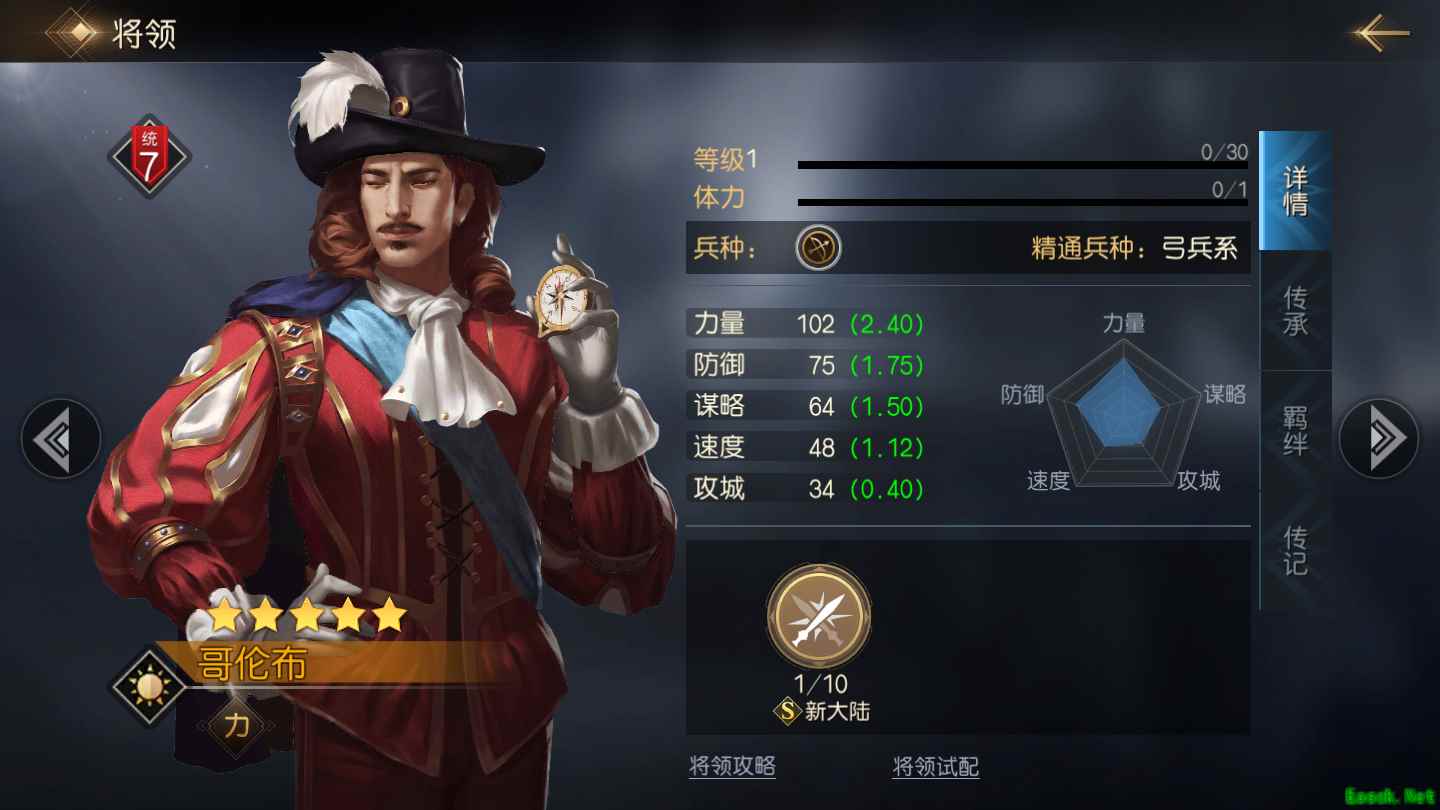This screenshot has height=810, width=1440.
Task: Select the 详情 tab
Action: tap(1295, 190)
